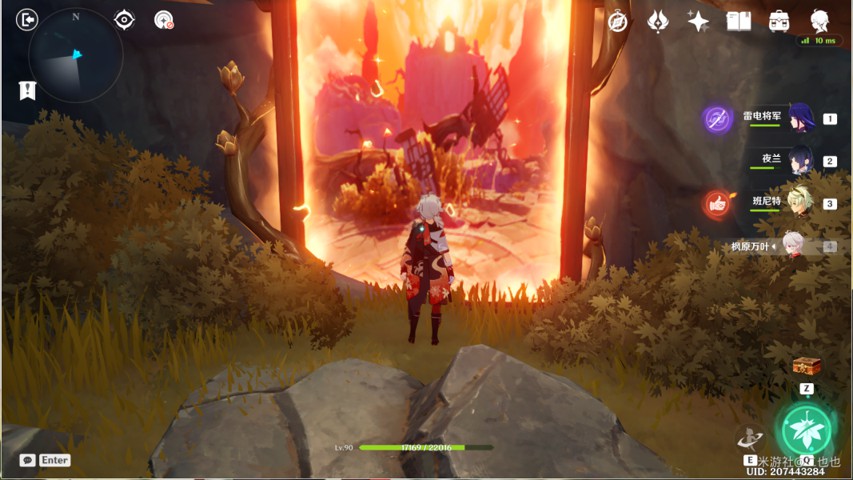Viewport: 853px width, 480px height.
Task: Open the handbook book icon
Action: click(x=738, y=21)
